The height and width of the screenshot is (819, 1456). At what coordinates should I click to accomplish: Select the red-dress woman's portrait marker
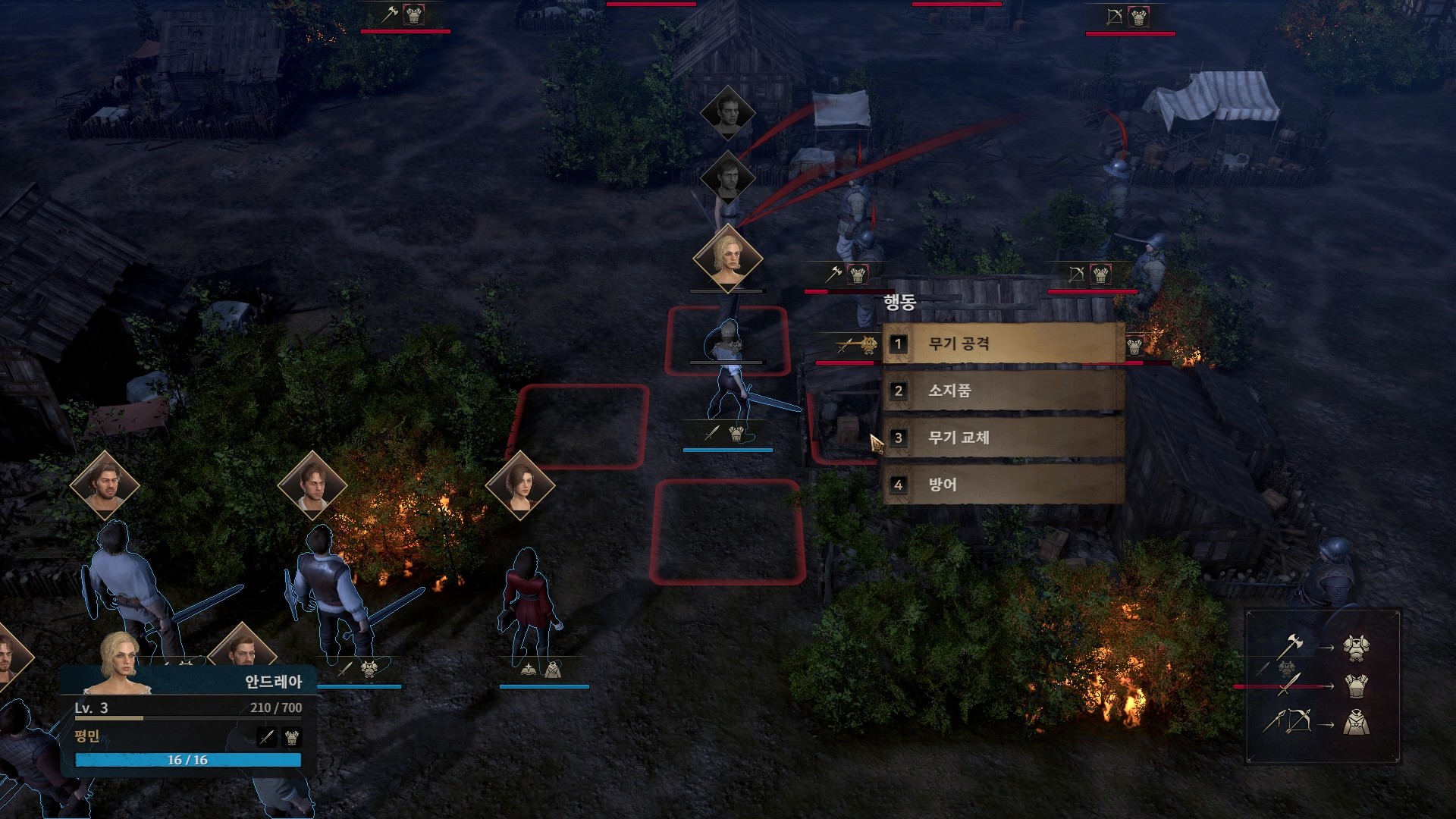(x=520, y=485)
